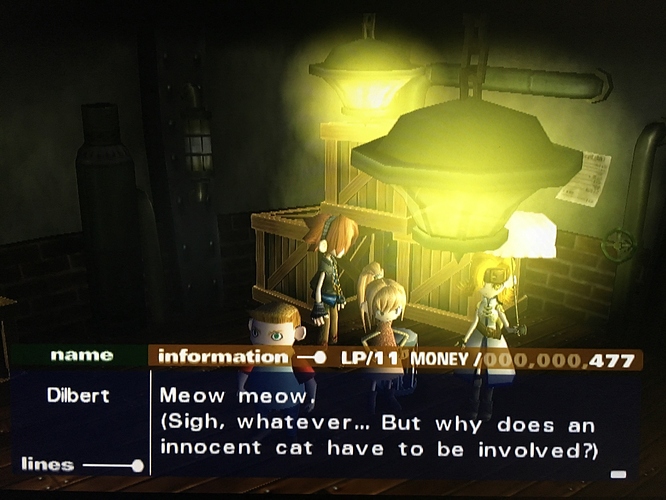666x500 pixels.
Task: Select the Dilbert speaker name panel
Action: click(x=80, y=395)
